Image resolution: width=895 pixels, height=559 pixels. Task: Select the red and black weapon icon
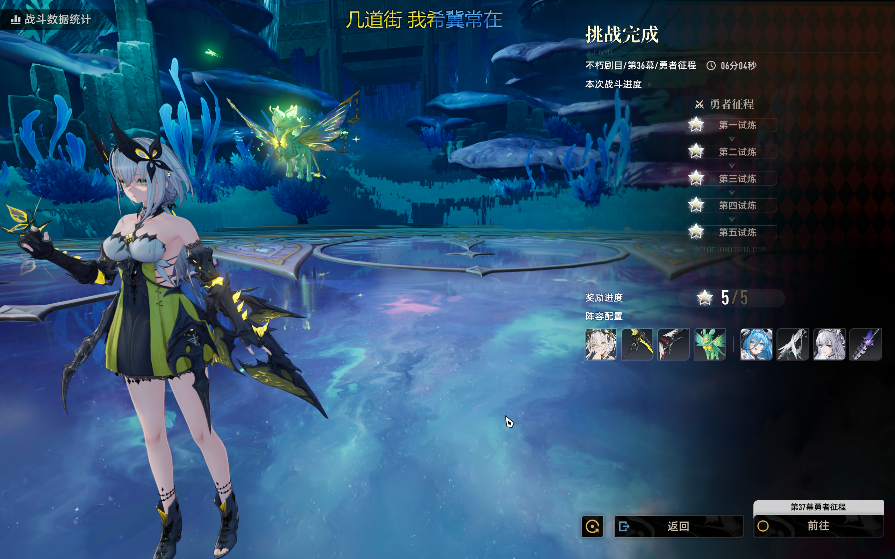(673, 344)
